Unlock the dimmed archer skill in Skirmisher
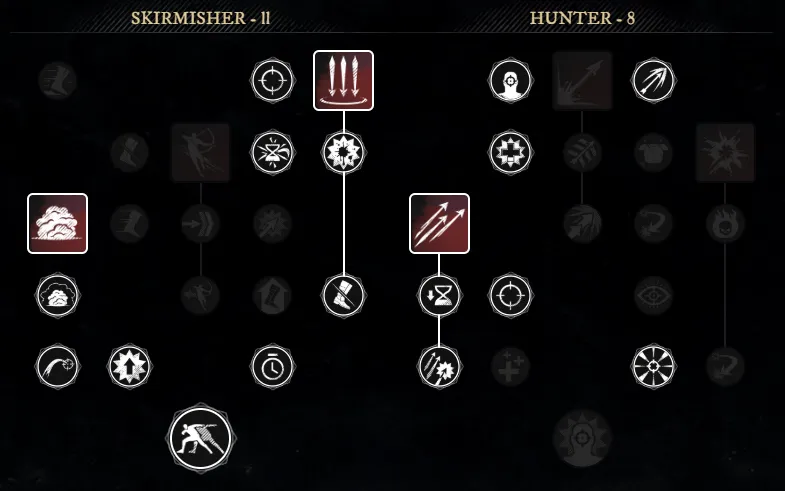Viewport: 785px width, 491px height. [200, 152]
